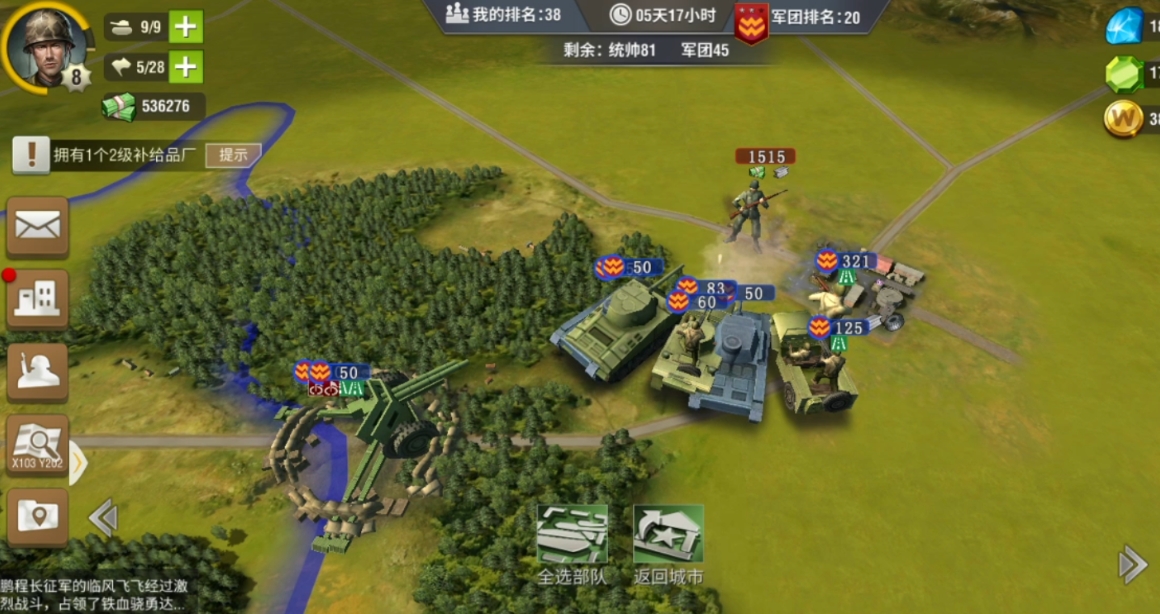This screenshot has height=614, width=1160.
Task: Open the city buildings menu
Action: click(38, 299)
